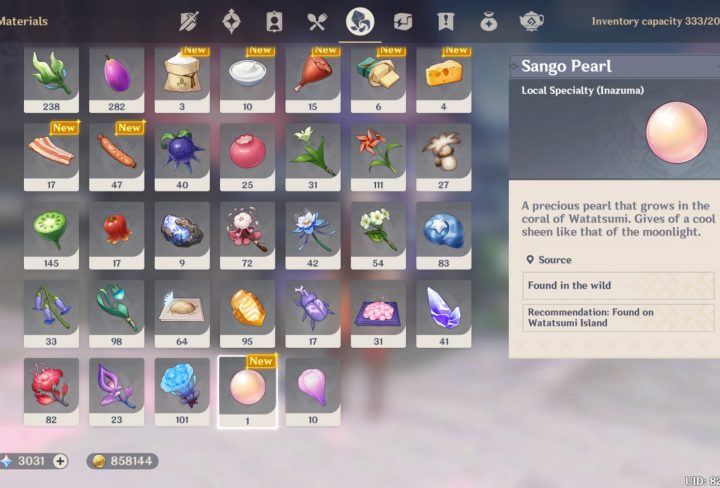This screenshot has width=720, height=488.
Task: Open the Artifacts inventory tab
Action: pos(231,21)
